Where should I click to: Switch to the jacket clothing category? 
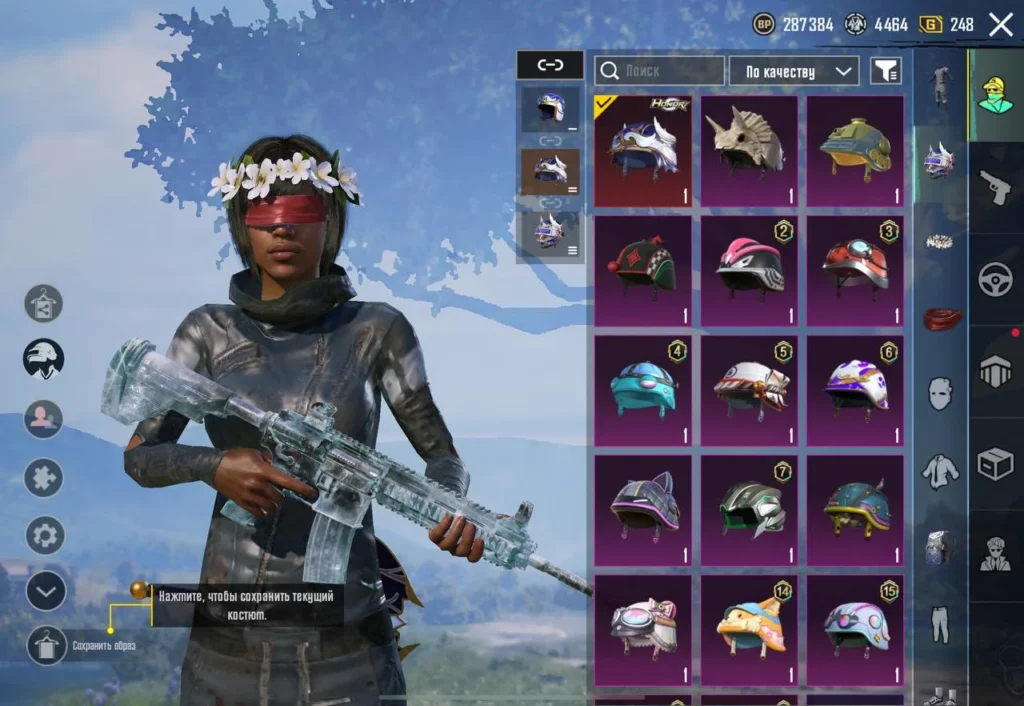939,470
